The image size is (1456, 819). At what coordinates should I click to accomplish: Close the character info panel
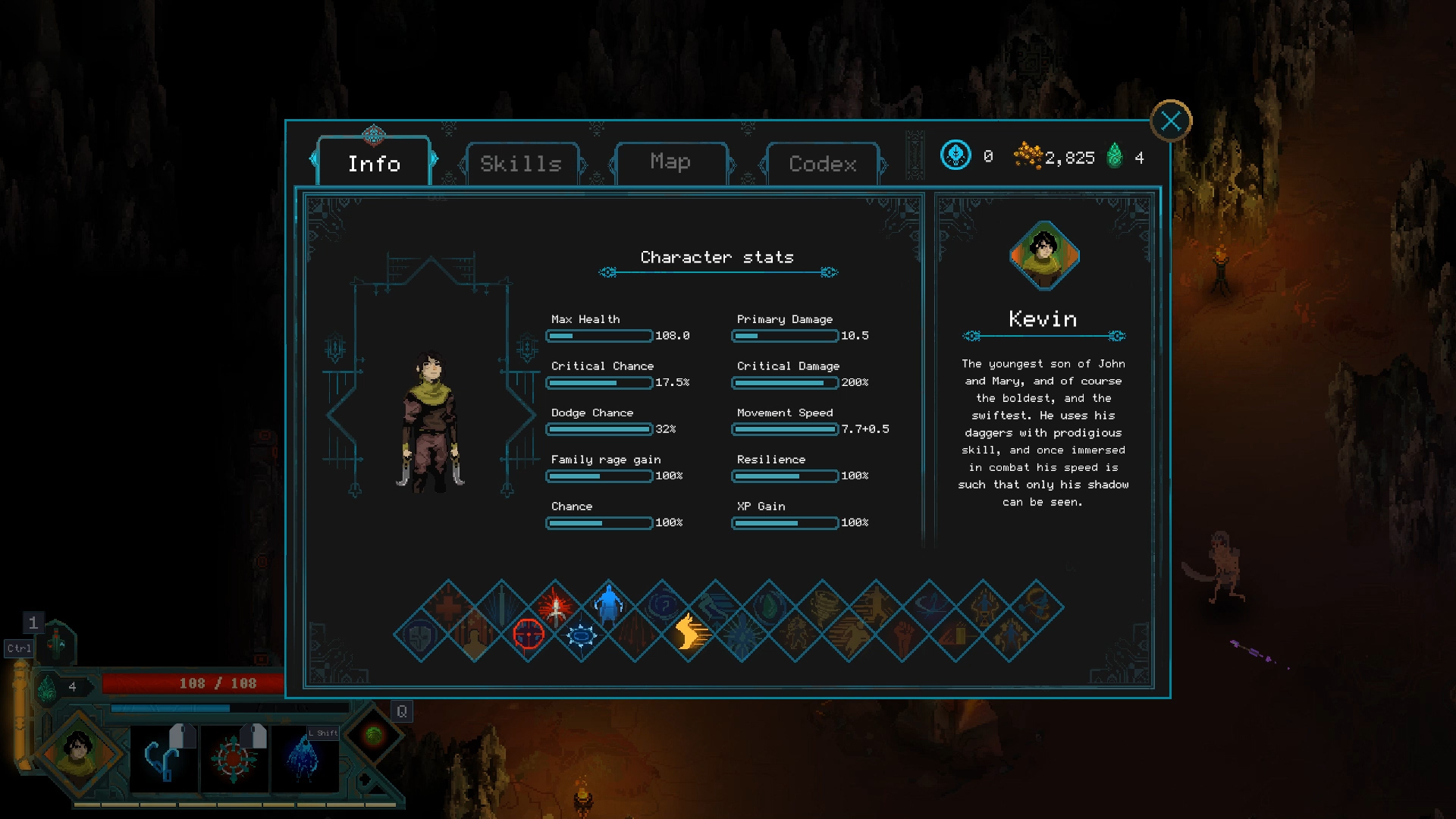tap(1170, 121)
